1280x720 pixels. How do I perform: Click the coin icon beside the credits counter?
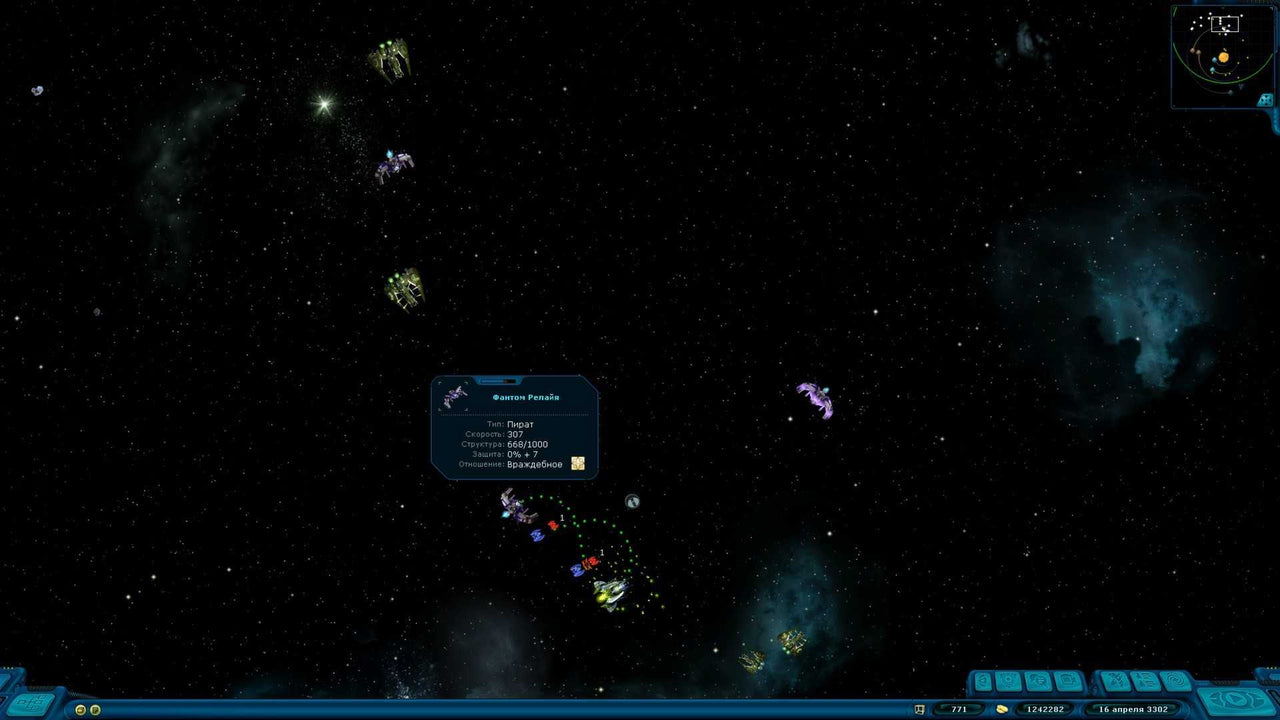click(x=1001, y=708)
